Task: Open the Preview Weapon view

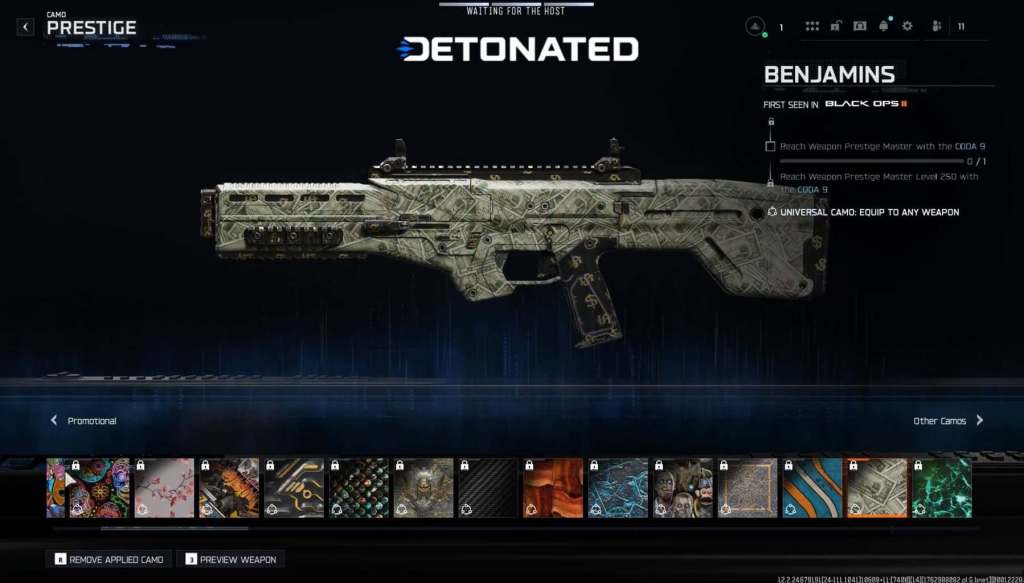Action: tap(231, 559)
